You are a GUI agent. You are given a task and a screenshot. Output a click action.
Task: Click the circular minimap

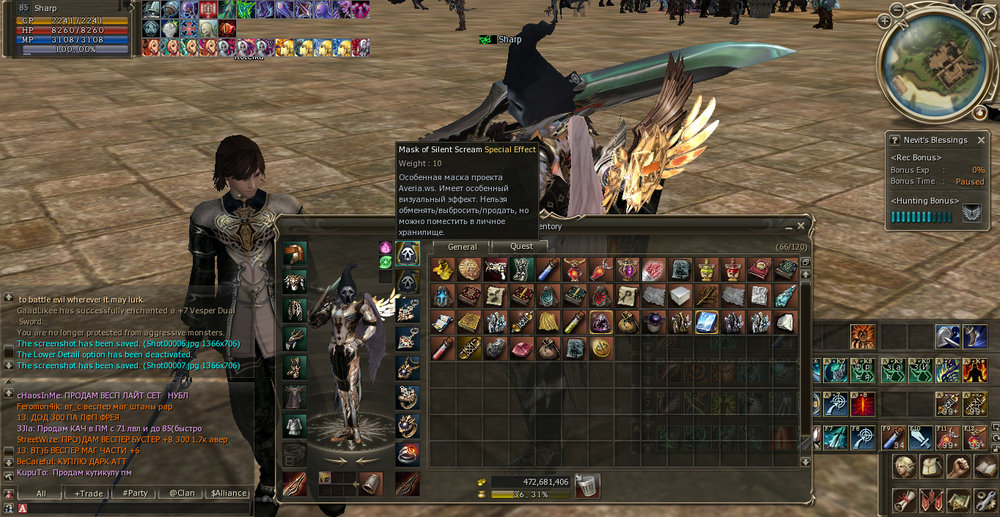pos(929,64)
